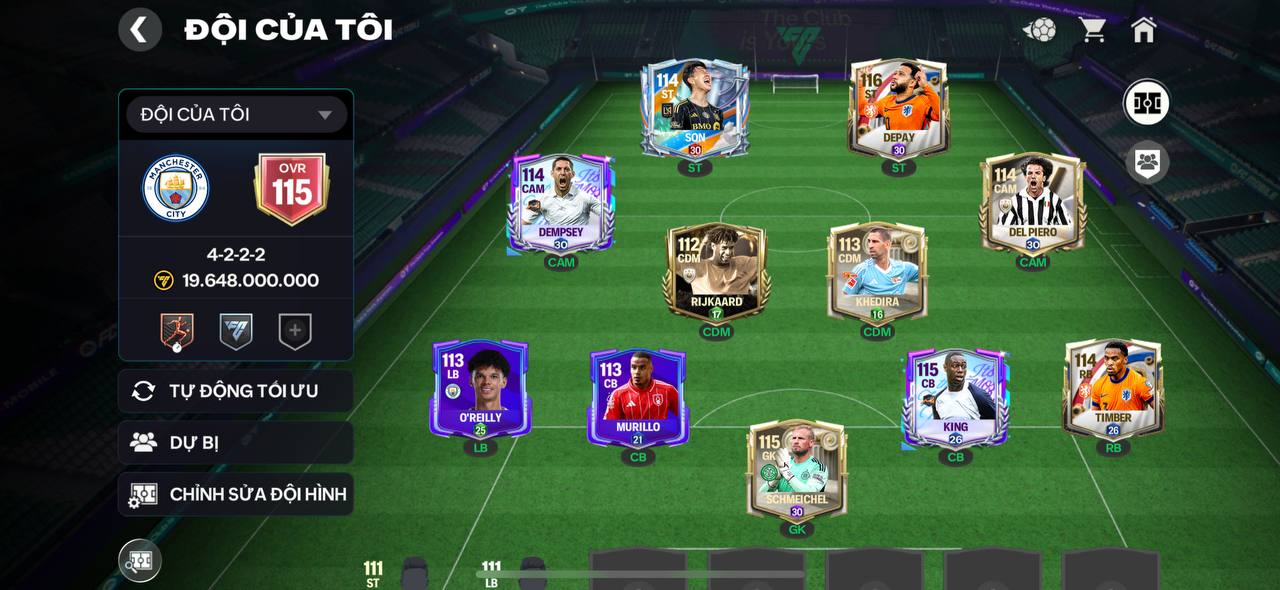The image size is (1280, 590).
Task: Tap the Khedira CDM card
Action: 877,272
